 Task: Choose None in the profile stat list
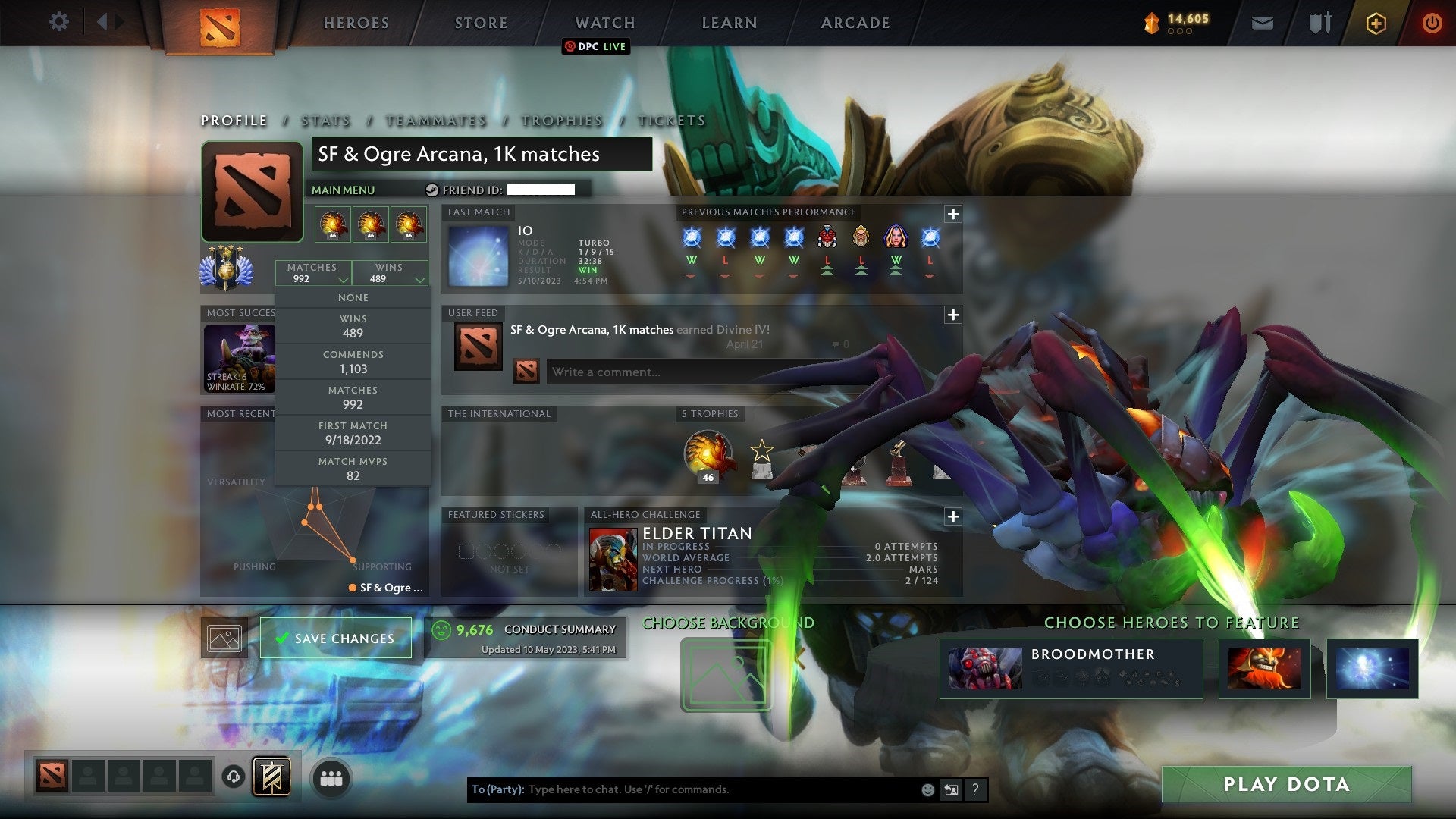353,297
